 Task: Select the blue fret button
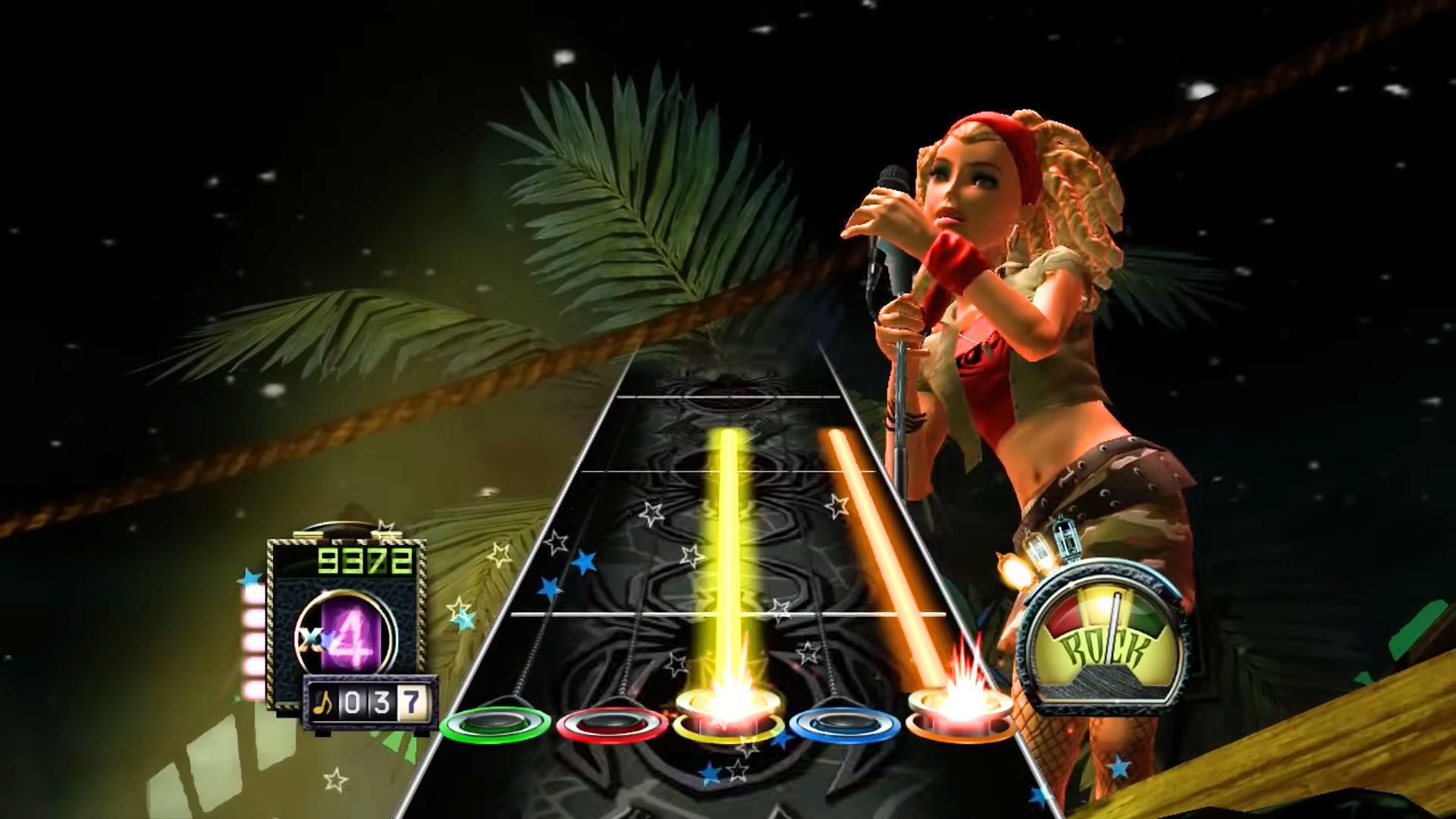click(845, 724)
